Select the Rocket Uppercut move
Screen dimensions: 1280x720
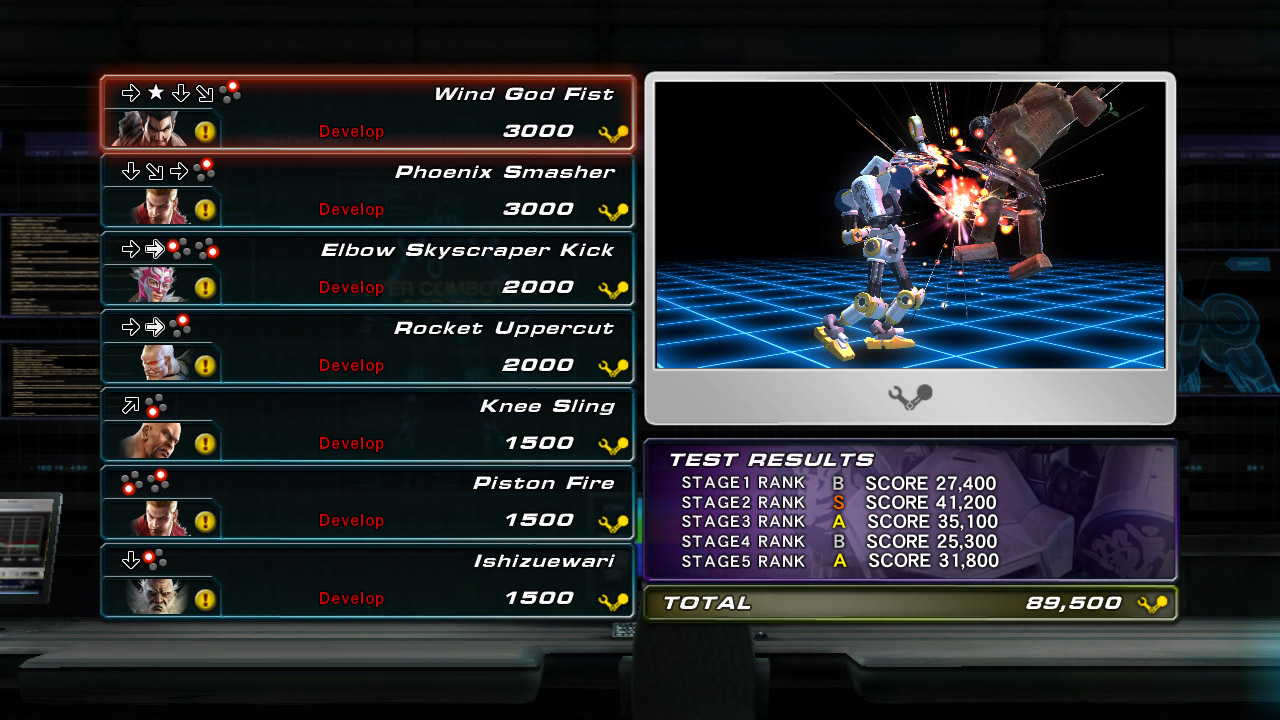503,328
